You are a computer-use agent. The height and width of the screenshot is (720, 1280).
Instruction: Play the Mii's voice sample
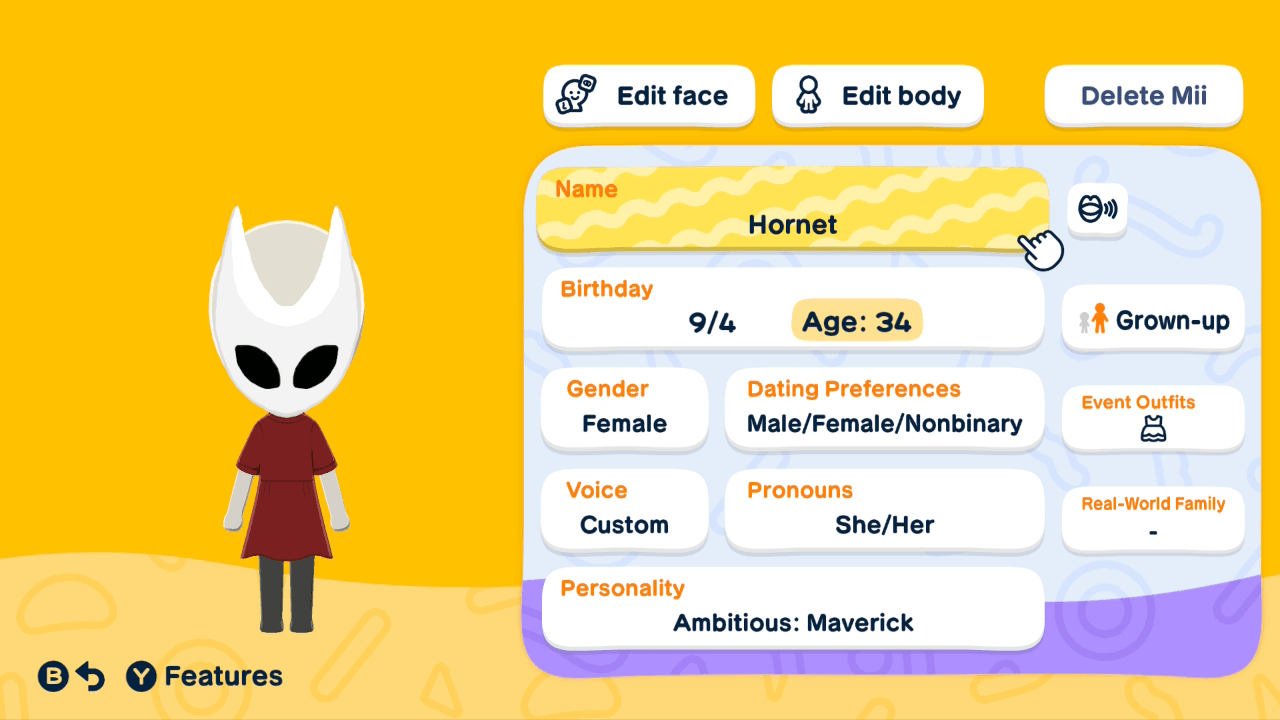coord(1097,210)
